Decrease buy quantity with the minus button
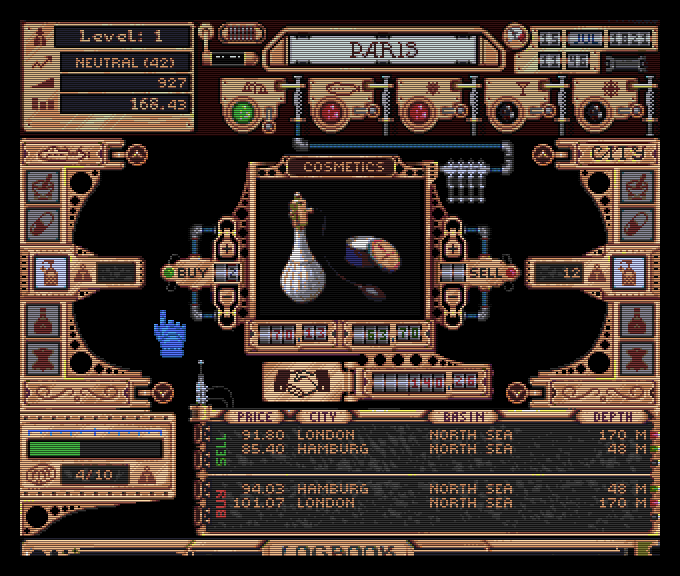The image size is (680, 576). tap(225, 298)
